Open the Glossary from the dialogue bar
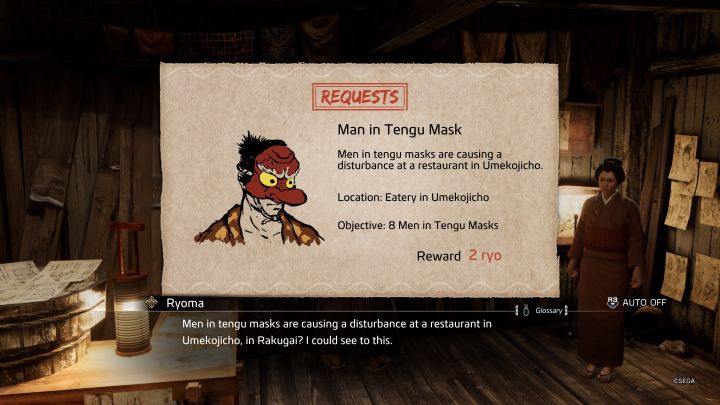The width and height of the screenshot is (720, 405). tap(548, 310)
